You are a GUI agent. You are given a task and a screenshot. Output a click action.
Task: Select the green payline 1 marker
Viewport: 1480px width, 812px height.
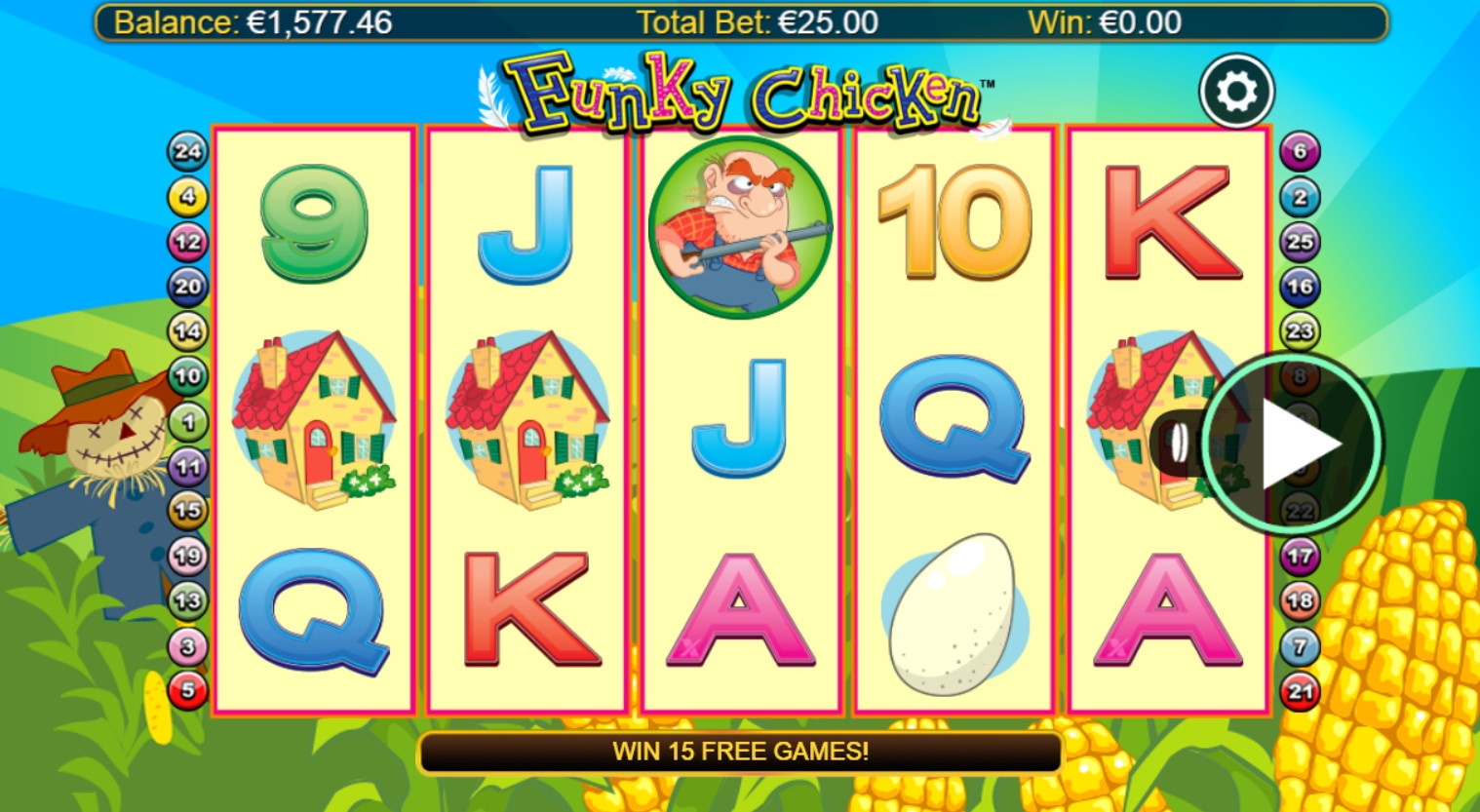(187, 422)
